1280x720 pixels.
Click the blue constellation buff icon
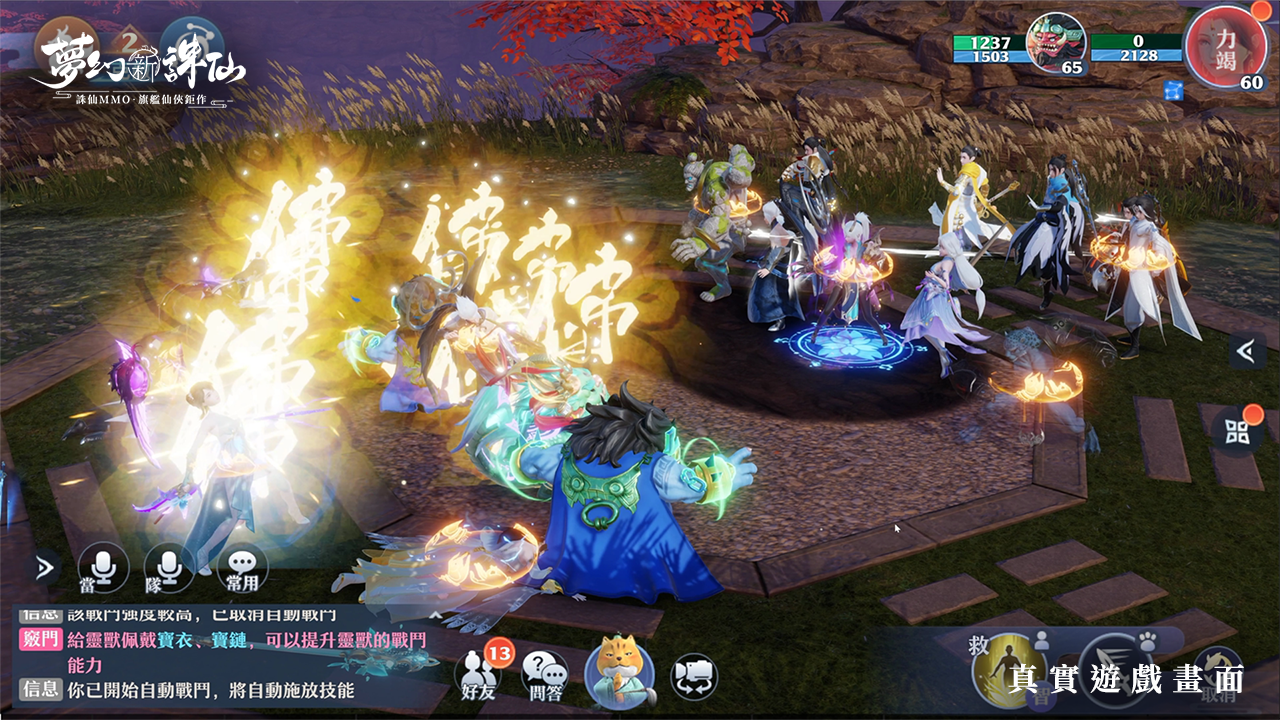(x=1174, y=90)
